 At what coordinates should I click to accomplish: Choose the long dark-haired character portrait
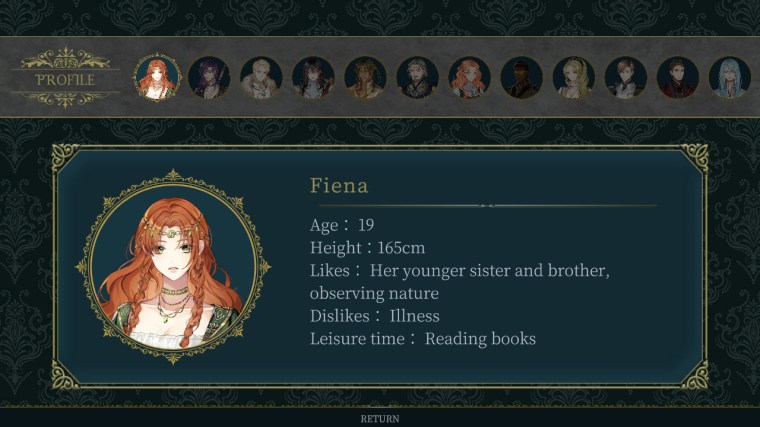[313, 77]
